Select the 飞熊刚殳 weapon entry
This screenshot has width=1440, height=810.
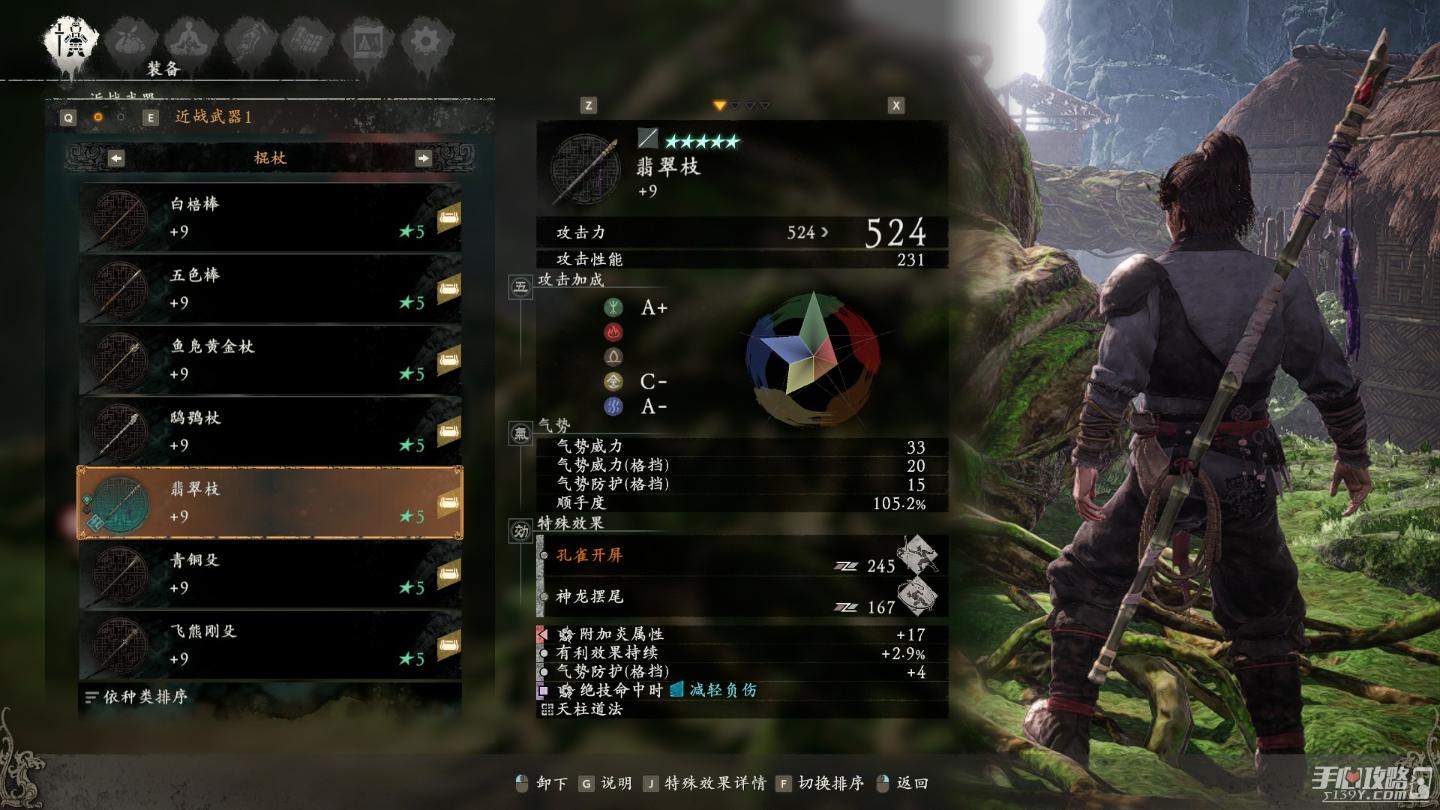tap(270, 645)
